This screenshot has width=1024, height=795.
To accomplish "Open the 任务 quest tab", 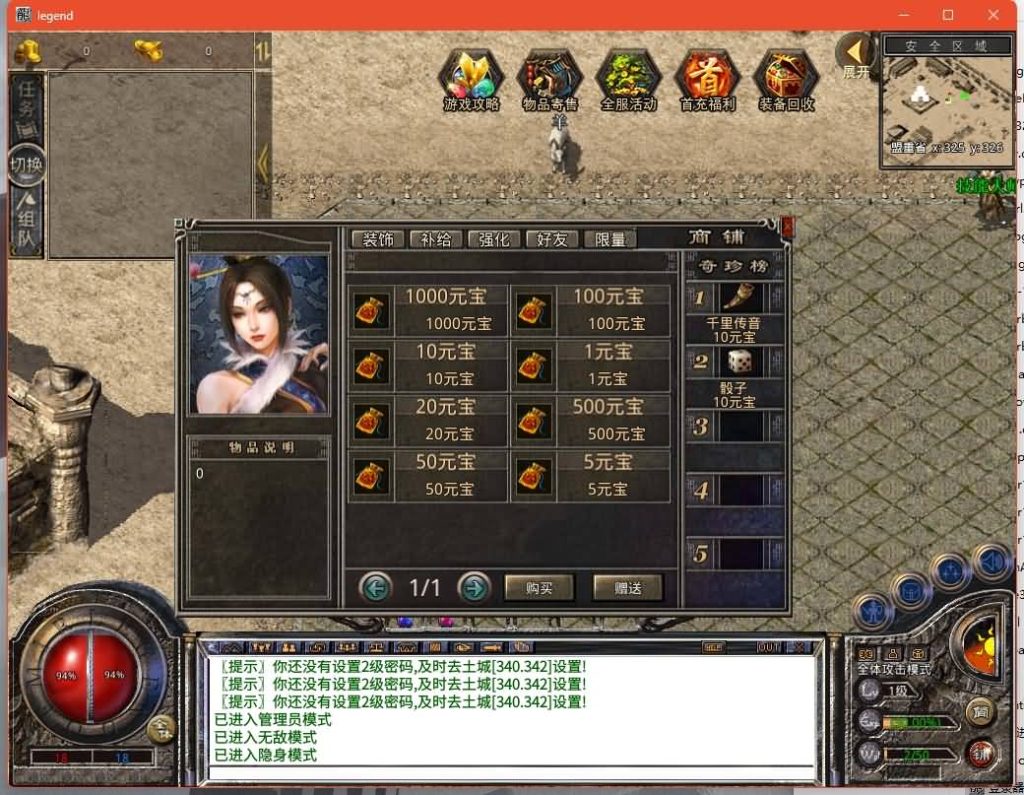I will coord(26,105).
